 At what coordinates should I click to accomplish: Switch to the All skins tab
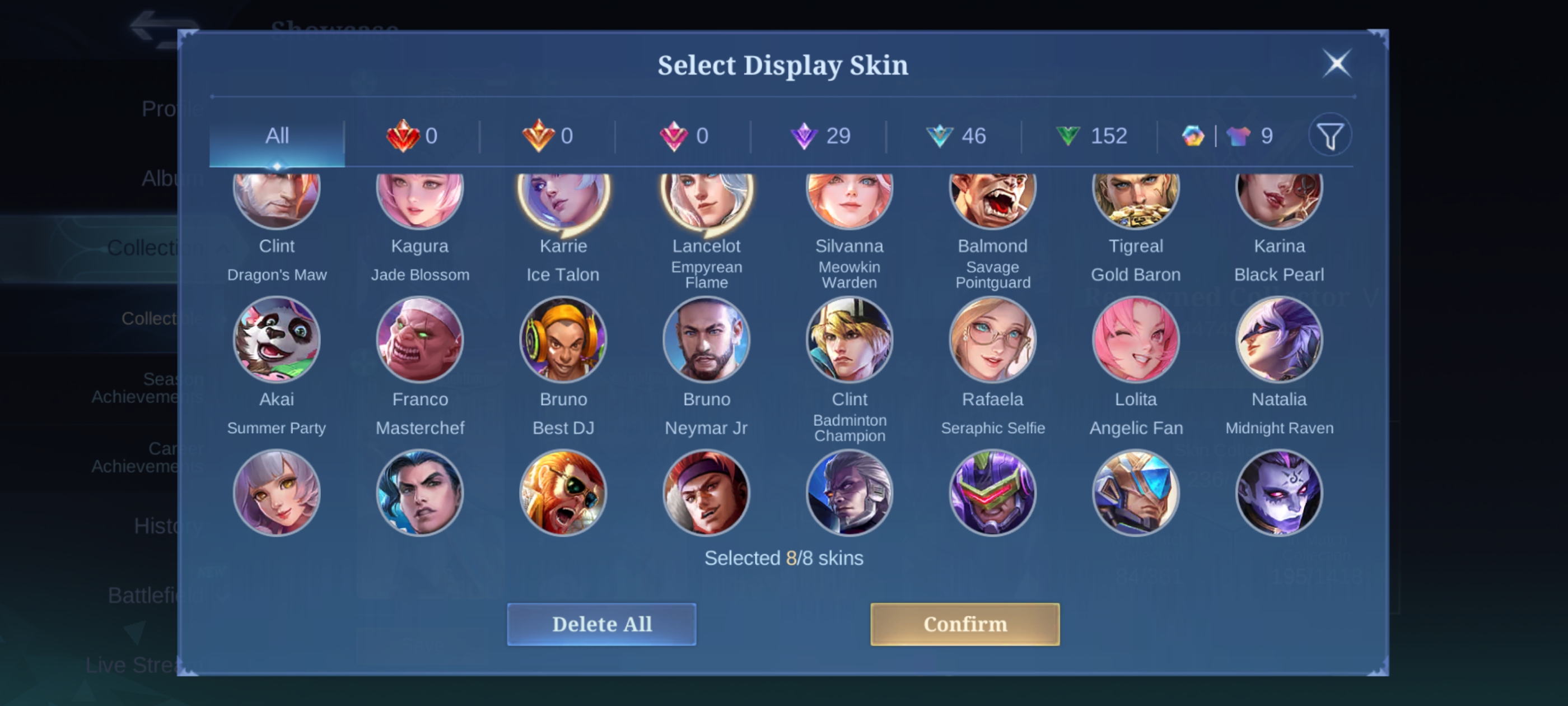point(277,136)
